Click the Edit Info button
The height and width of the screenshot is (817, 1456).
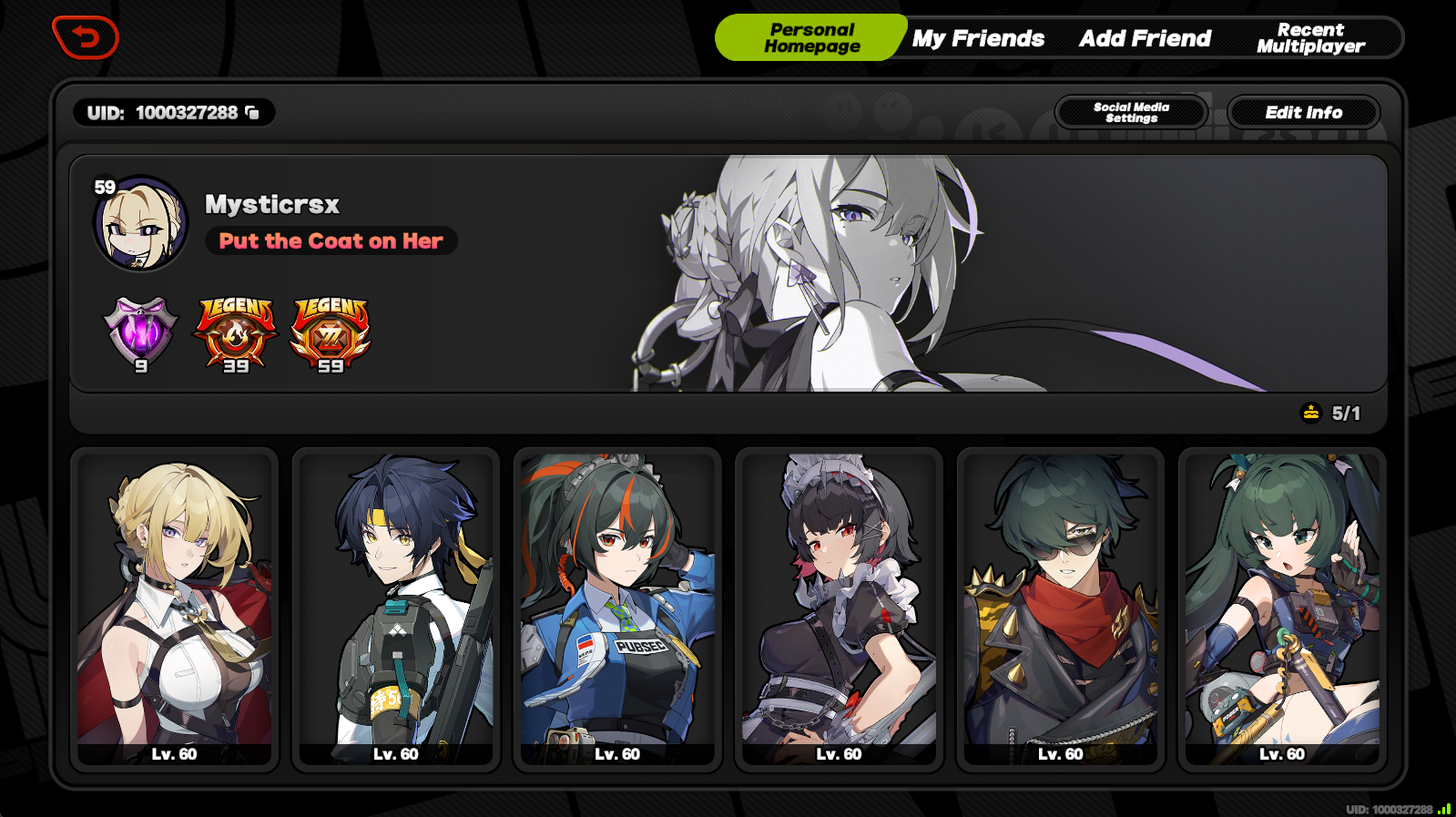click(x=1304, y=112)
